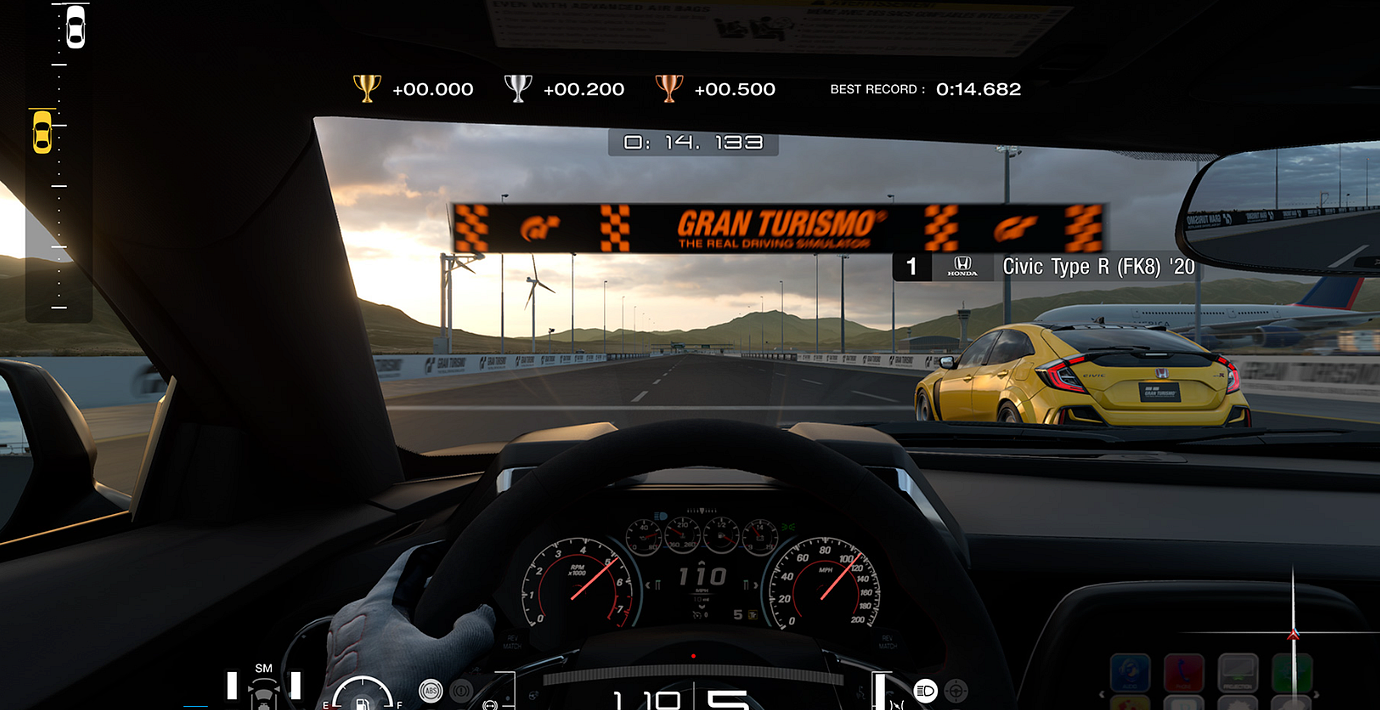Toggle the ABS indicator icon
Viewport: 1380px width, 710px height.
click(x=431, y=690)
